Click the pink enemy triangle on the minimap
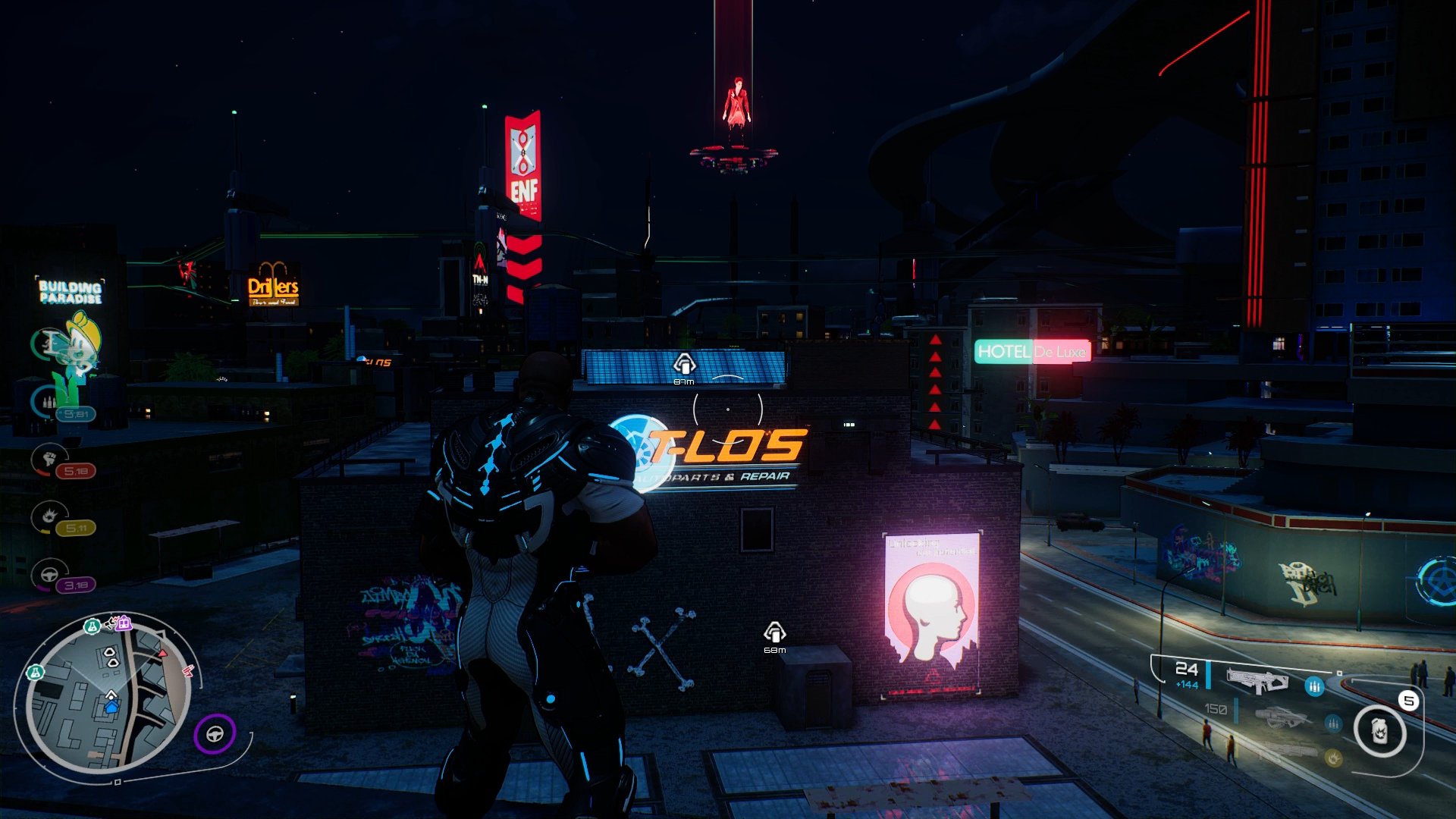Screen dimensions: 1456x819 [x=162, y=652]
